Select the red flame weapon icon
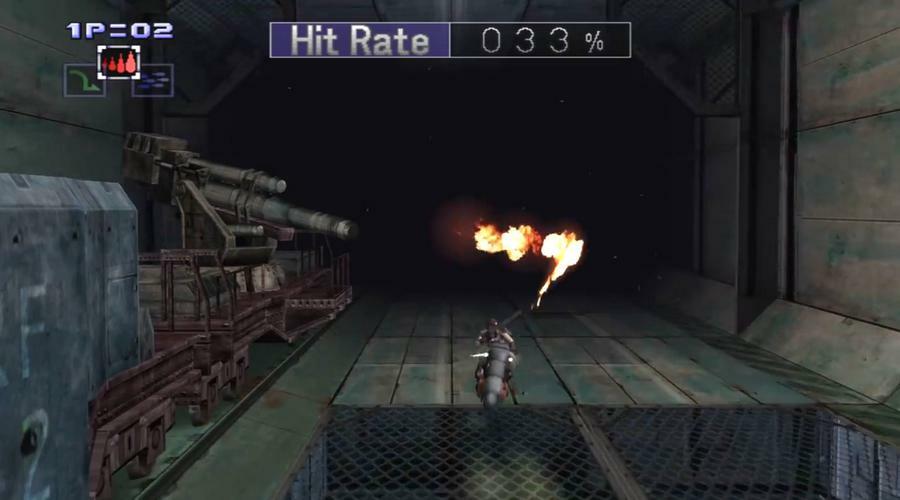900x500 pixels. (x=119, y=63)
